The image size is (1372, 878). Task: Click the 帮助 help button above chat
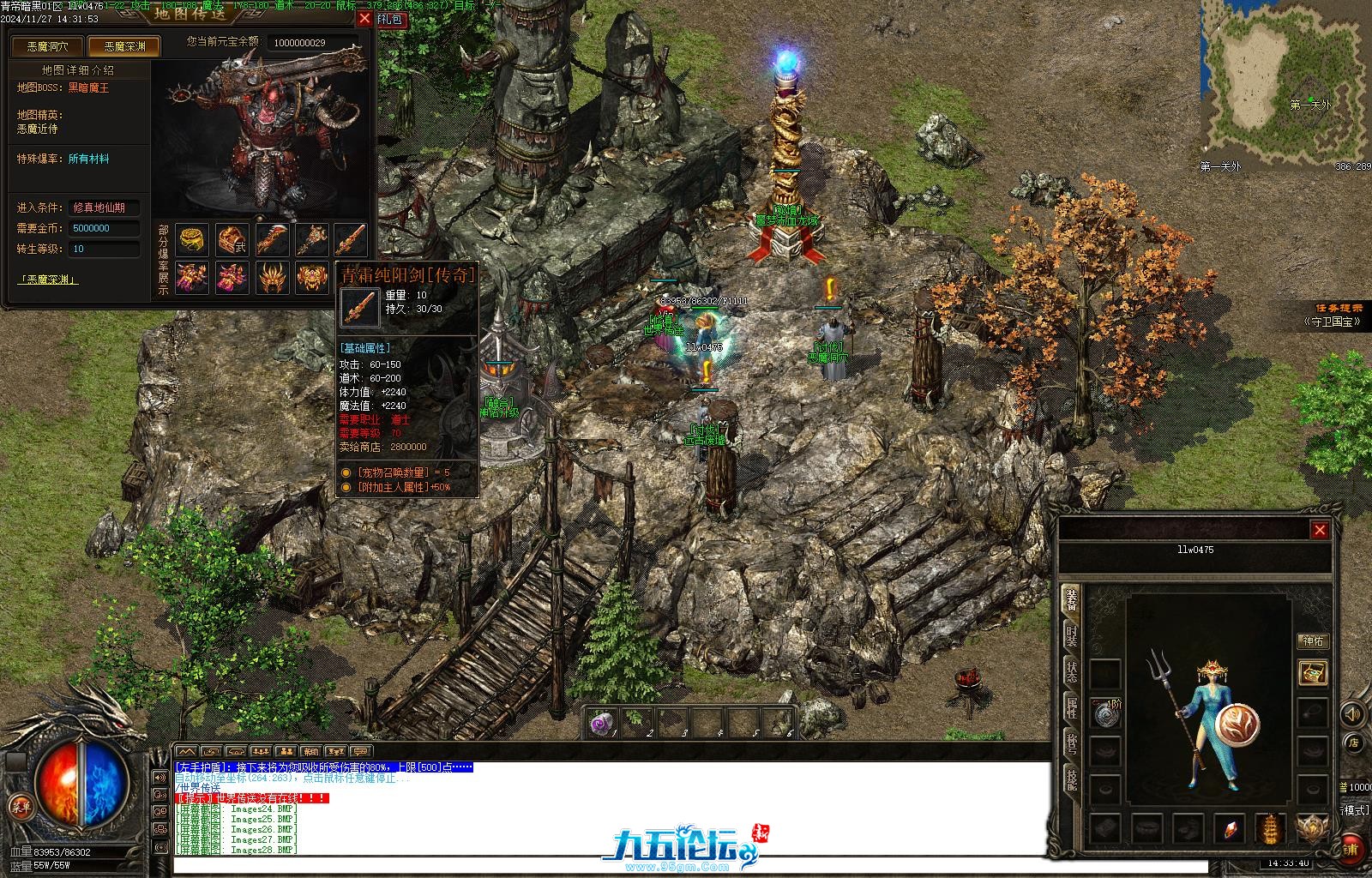(311, 752)
